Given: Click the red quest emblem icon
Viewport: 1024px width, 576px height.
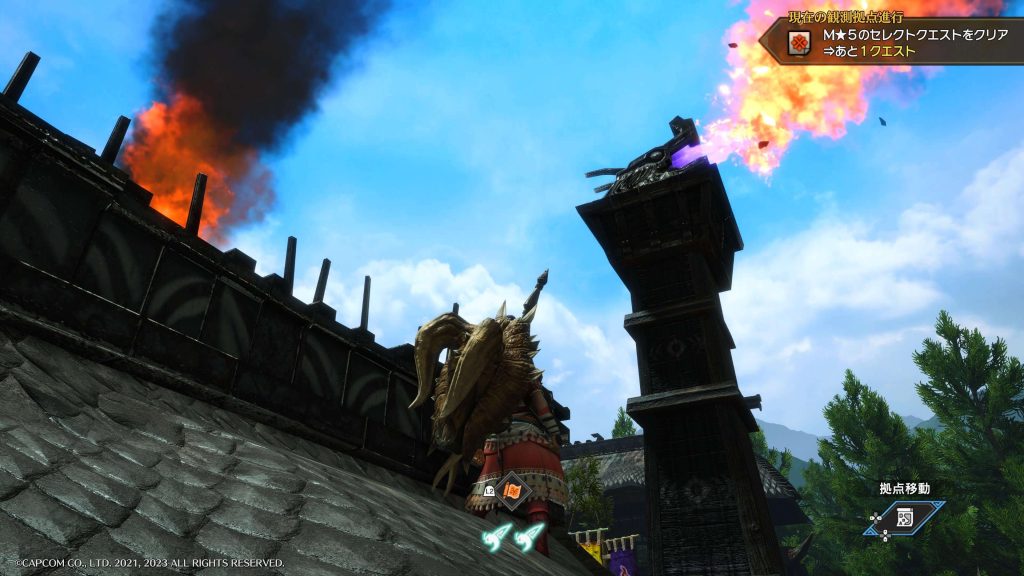Looking at the screenshot, I should (x=799, y=42).
